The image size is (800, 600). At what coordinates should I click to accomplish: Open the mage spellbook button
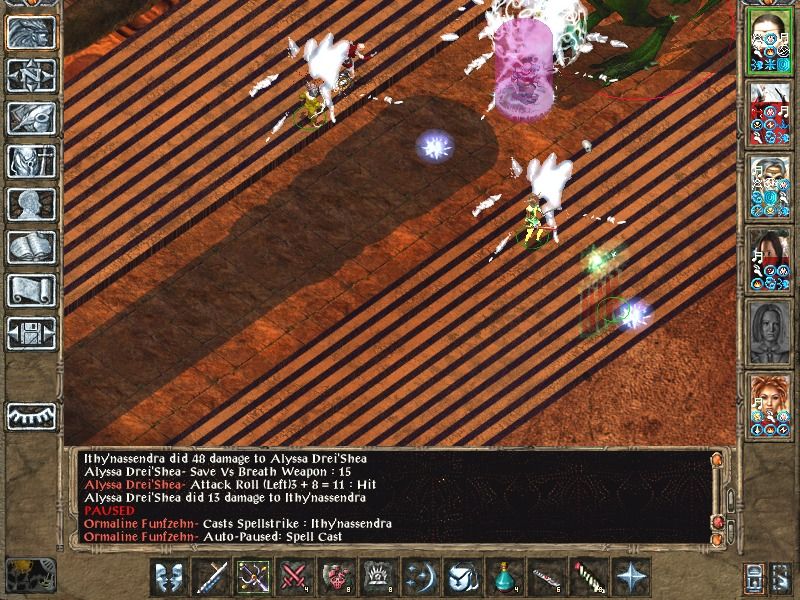click(31, 247)
